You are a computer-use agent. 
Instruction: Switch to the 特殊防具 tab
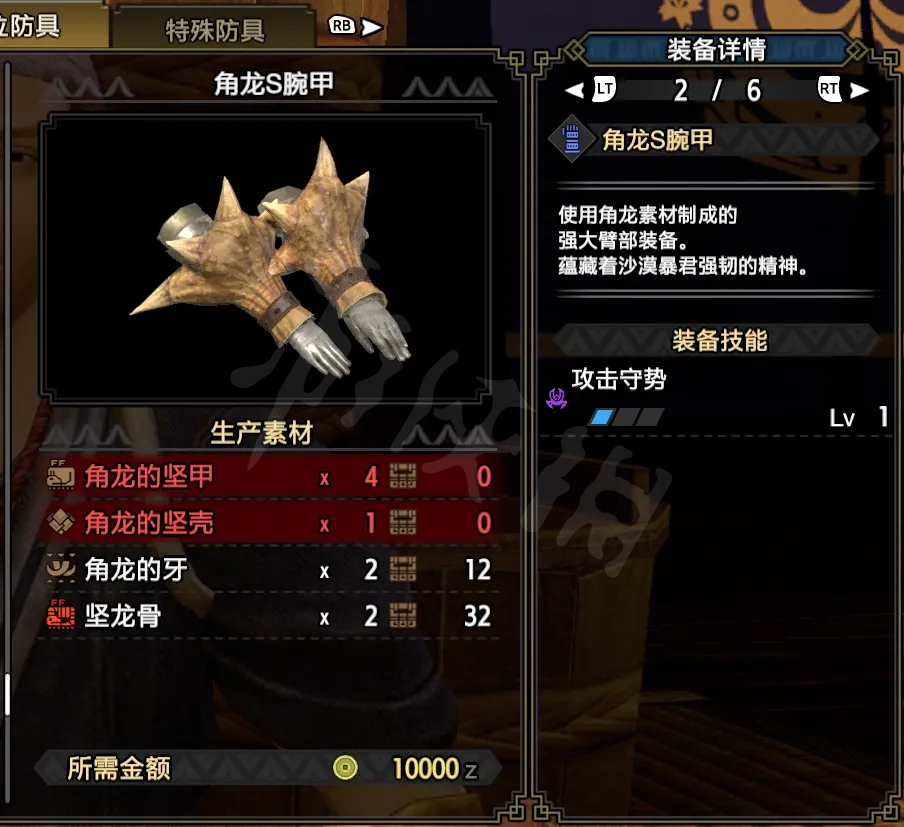[214, 30]
